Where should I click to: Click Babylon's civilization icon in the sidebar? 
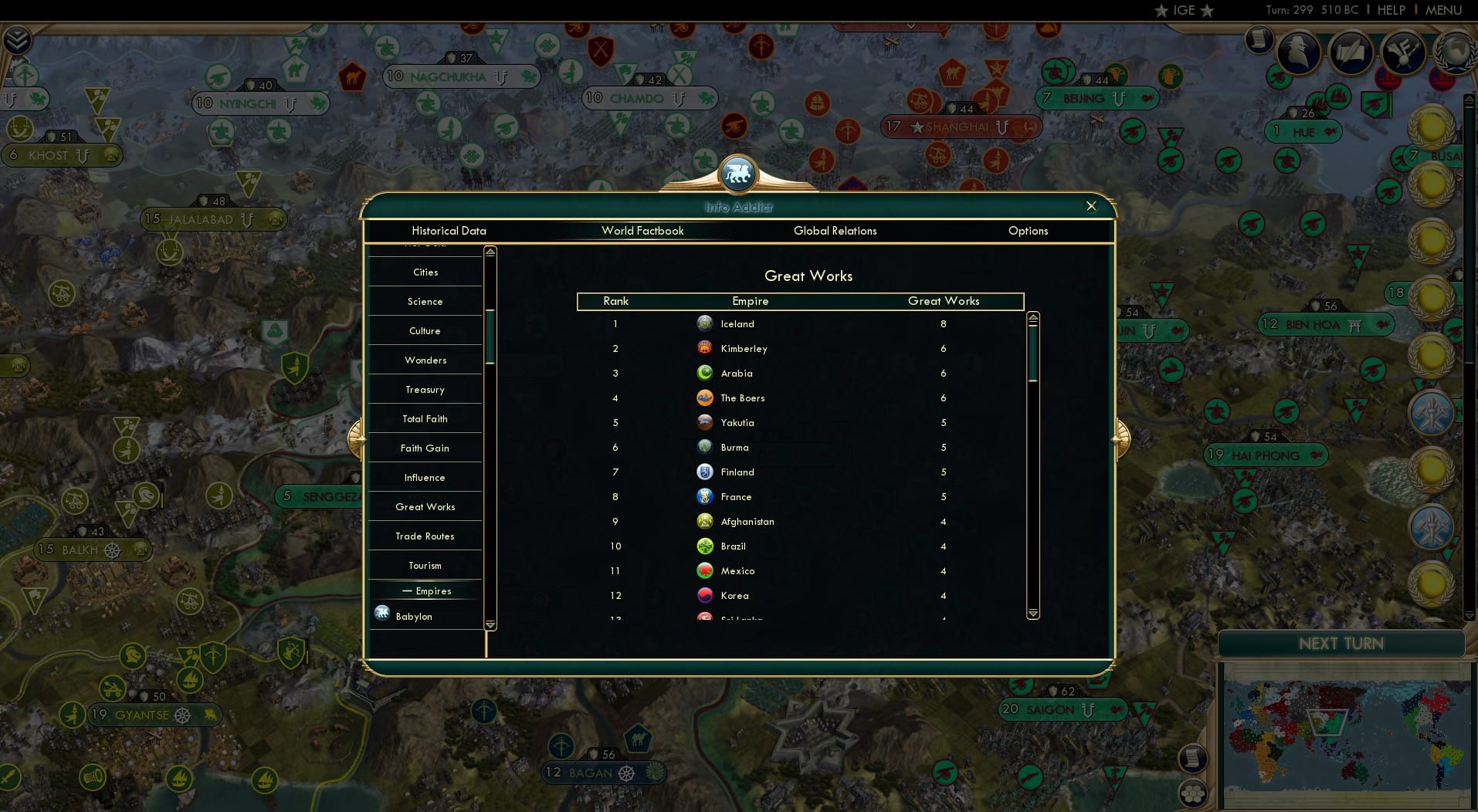point(381,613)
